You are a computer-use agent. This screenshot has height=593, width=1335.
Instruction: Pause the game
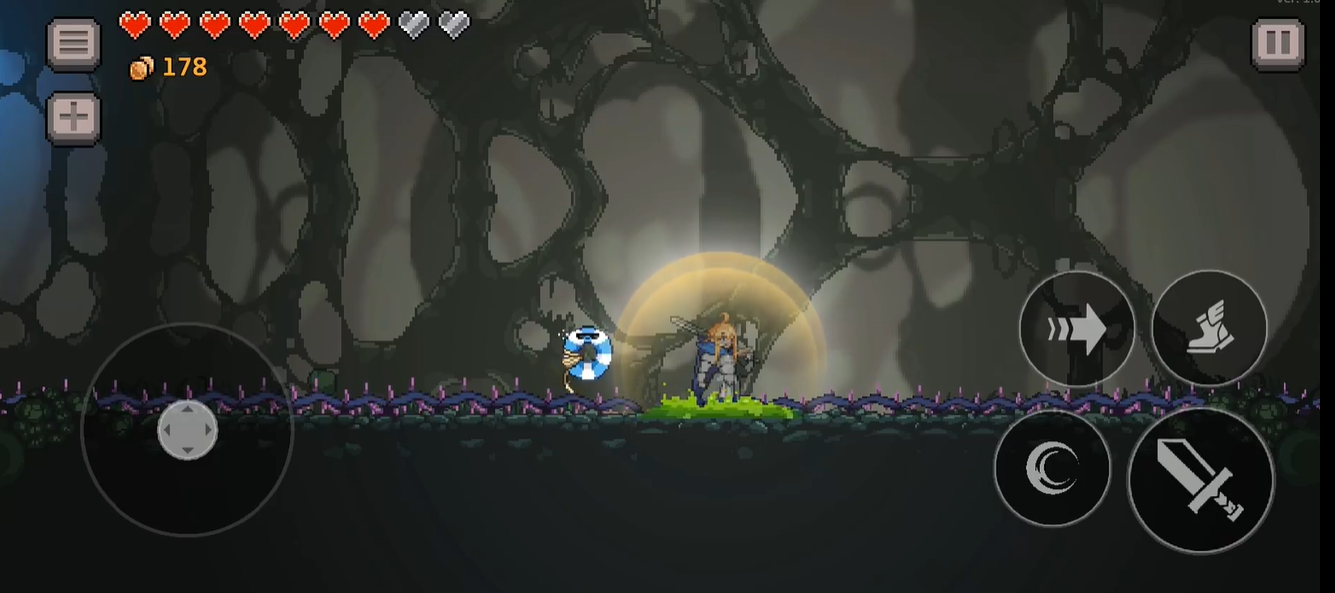(x=1278, y=44)
